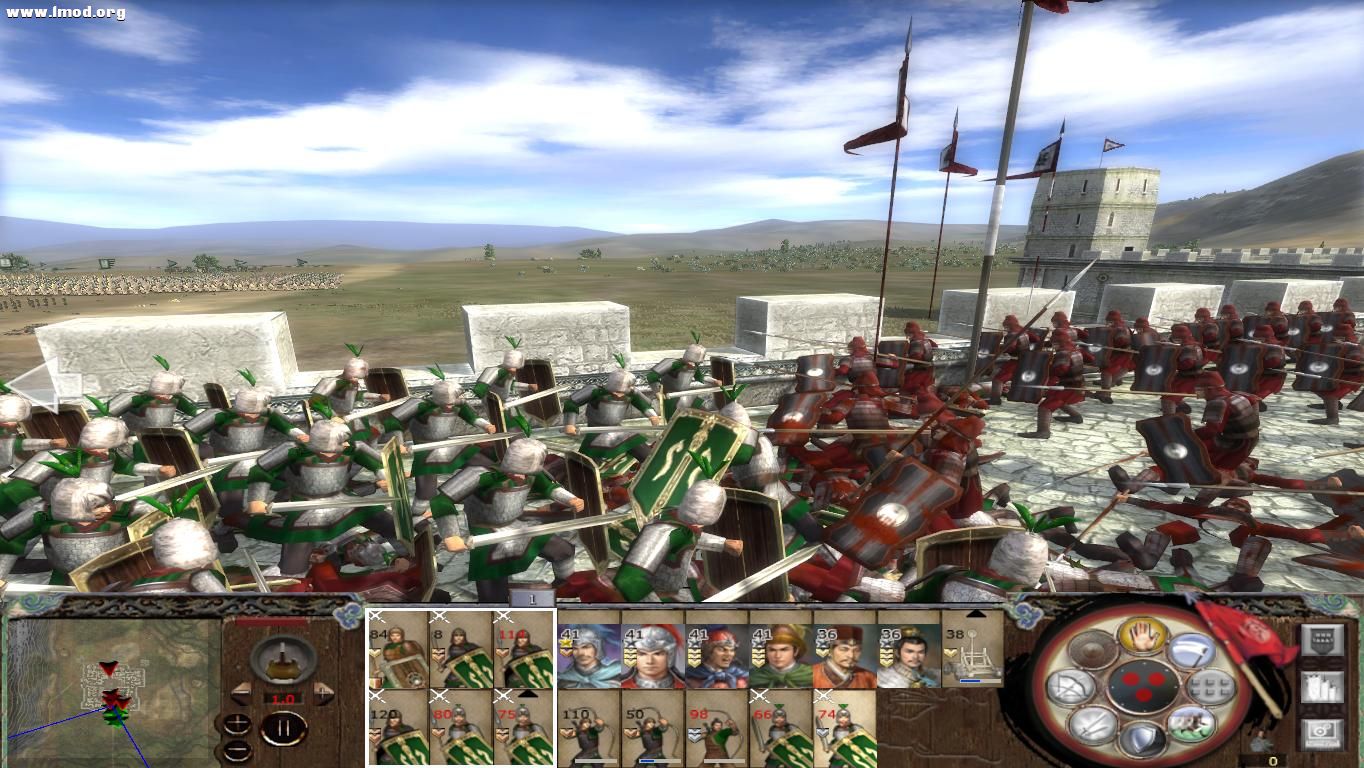Zoom in on the minimap with the plus button
This screenshot has width=1364, height=768.
click(x=238, y=725)
